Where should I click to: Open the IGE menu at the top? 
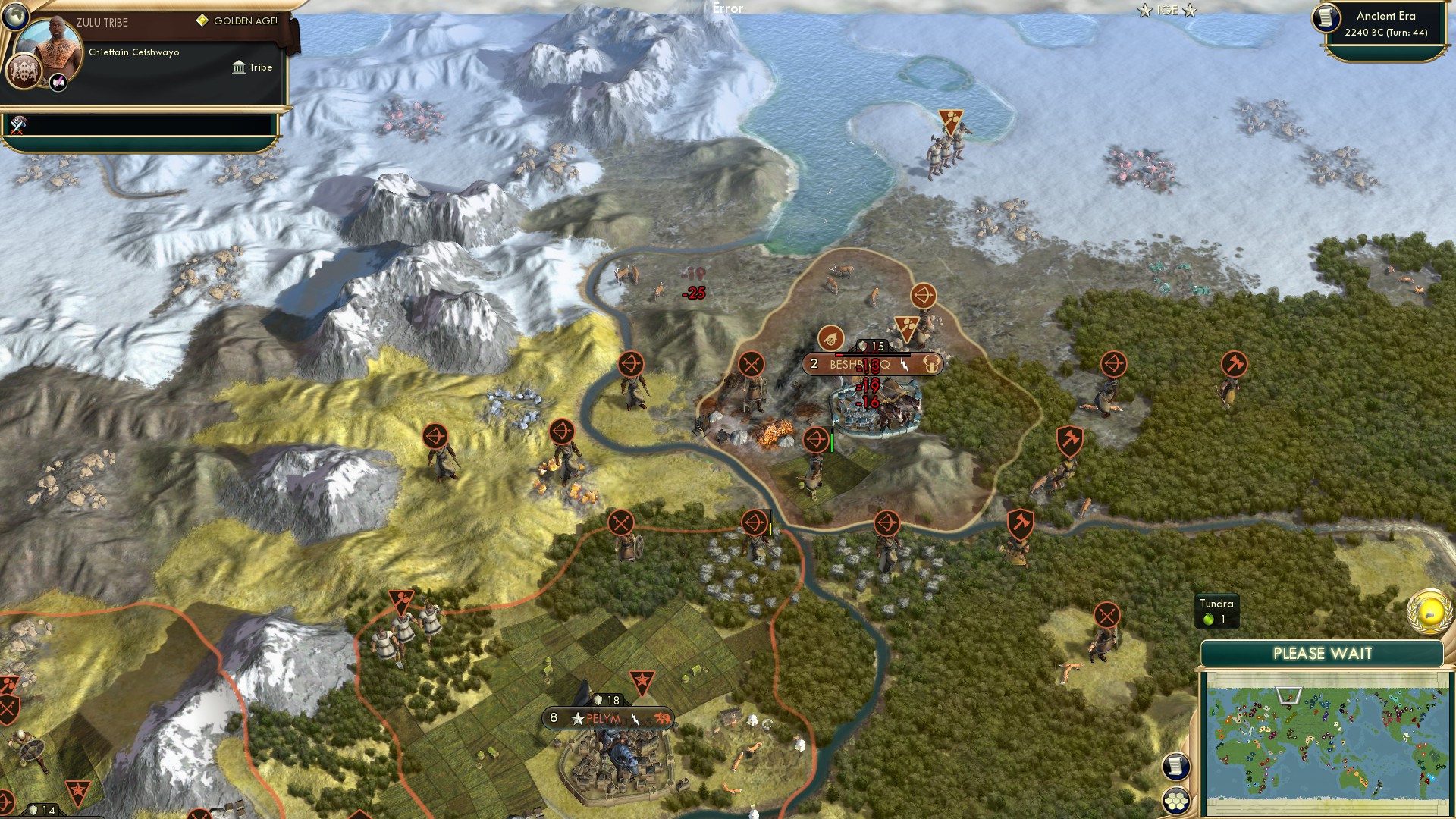pyautogui.click(x=1168, y=11)
